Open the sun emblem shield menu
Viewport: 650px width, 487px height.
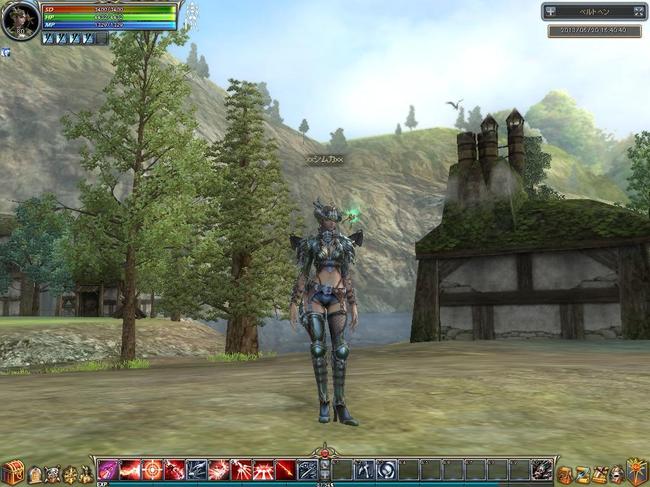tap(636, 472)
